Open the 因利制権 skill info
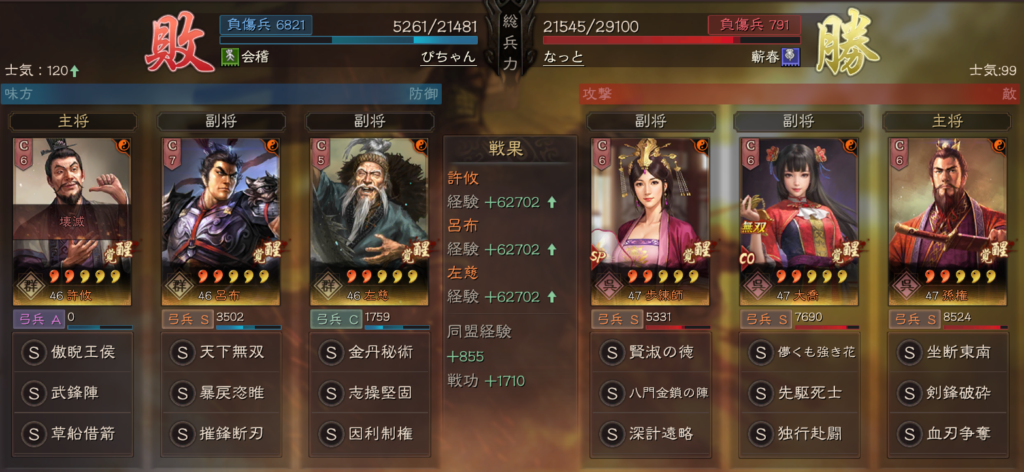 point(366,434)
